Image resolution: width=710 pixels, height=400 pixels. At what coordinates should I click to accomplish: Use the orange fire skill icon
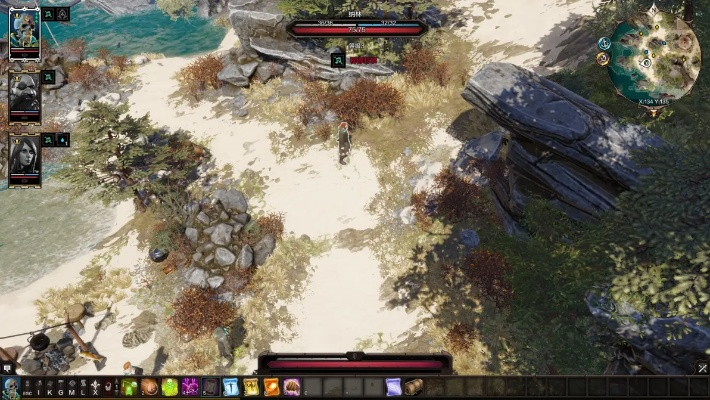[x=271, y=387]
